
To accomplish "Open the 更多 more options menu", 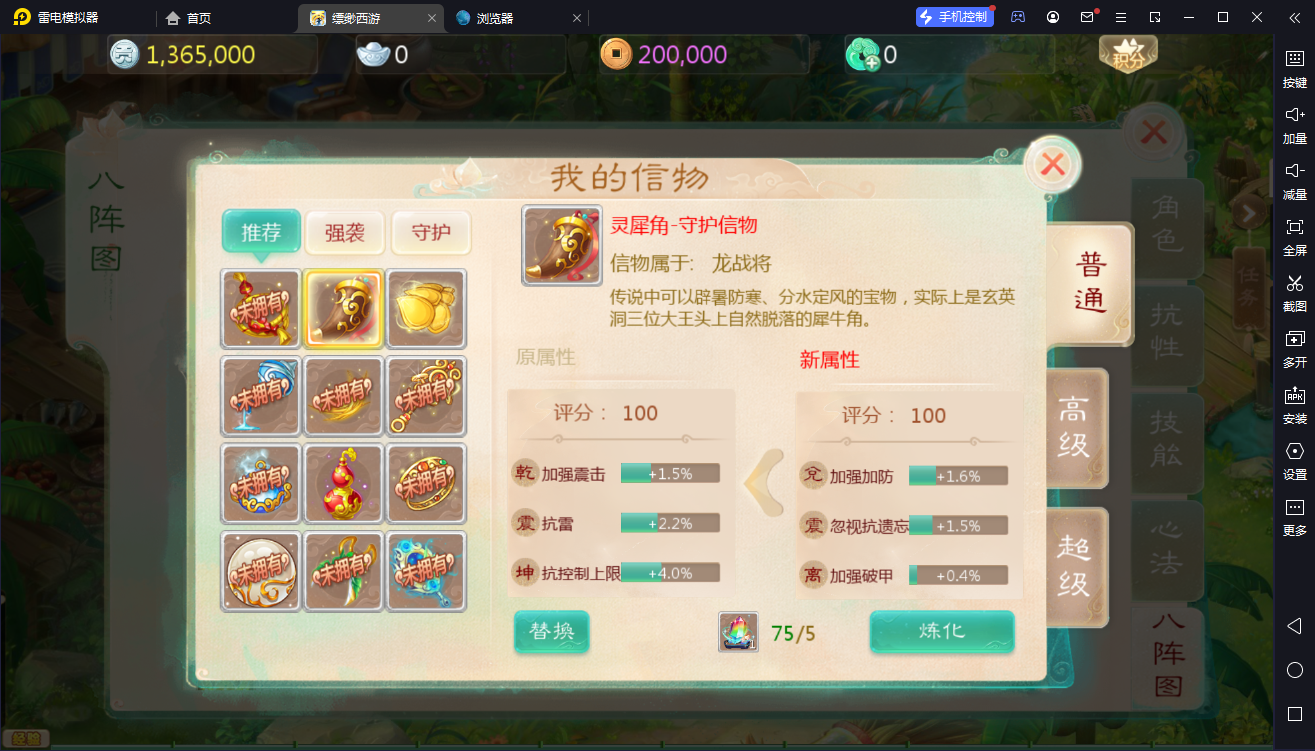I will click(x=1294, y=520).
